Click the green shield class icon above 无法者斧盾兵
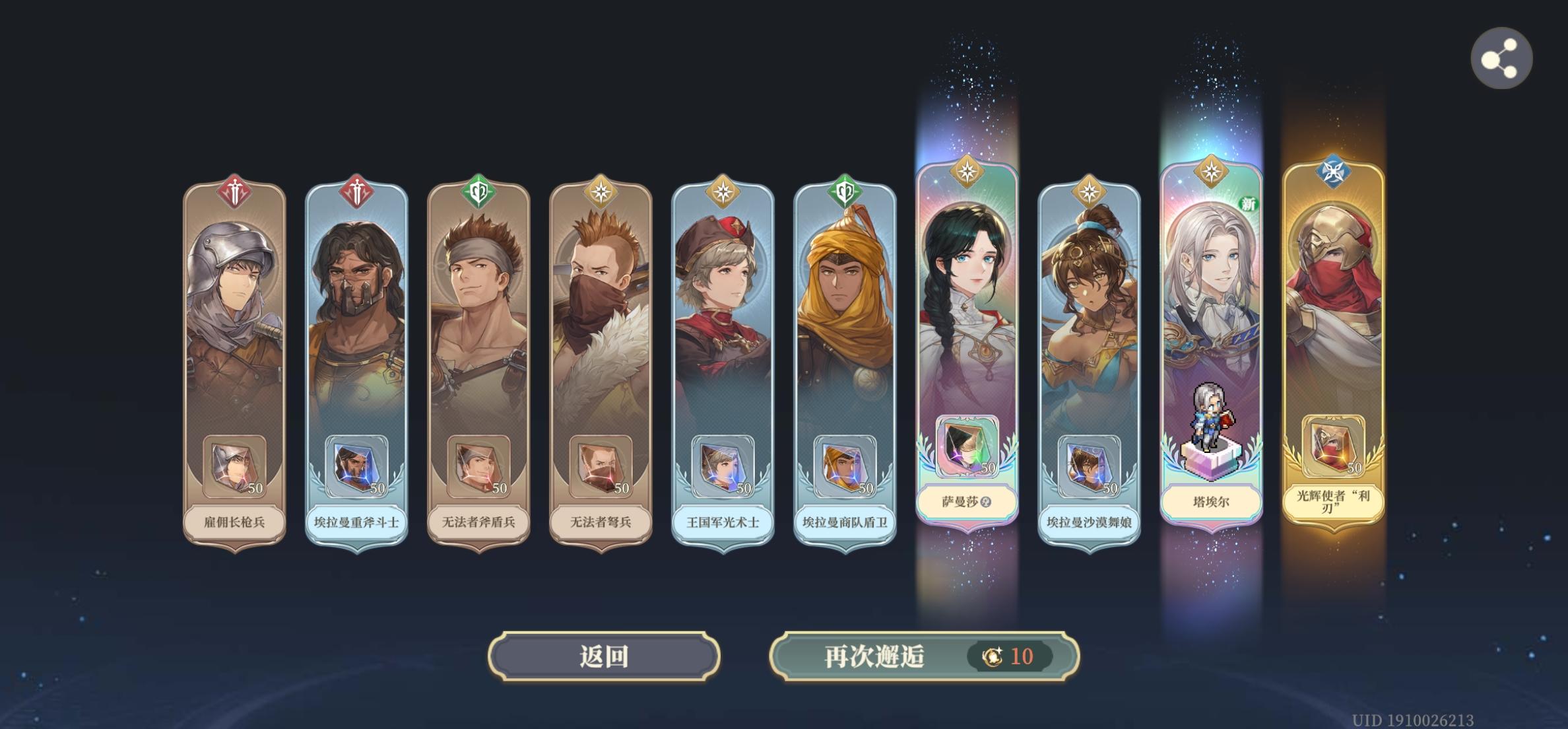The width and height of the screenshot is (1568, 729). pyautogui.click(x=477, y=191)
